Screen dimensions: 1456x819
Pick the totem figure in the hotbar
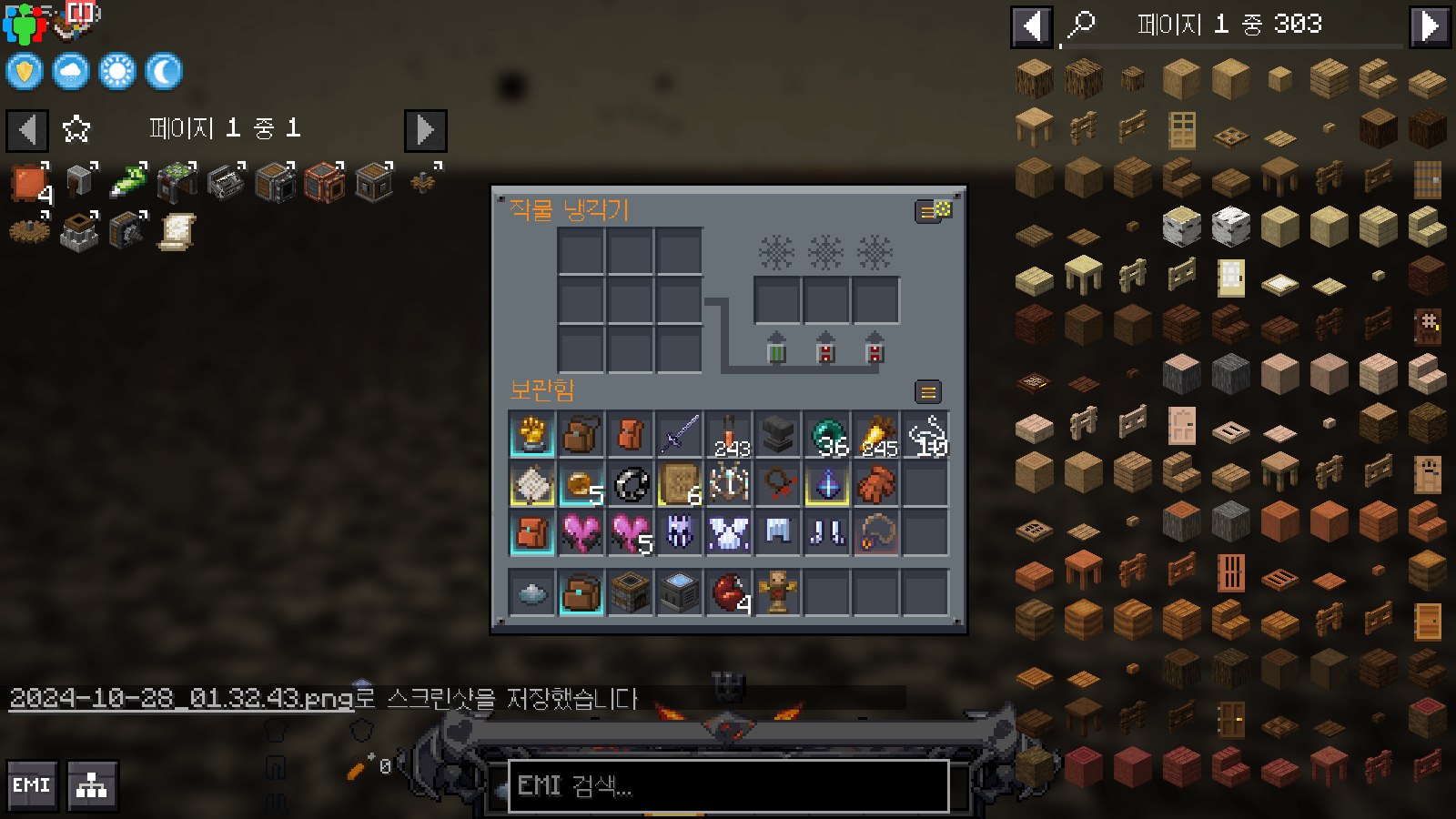[777, 592]
